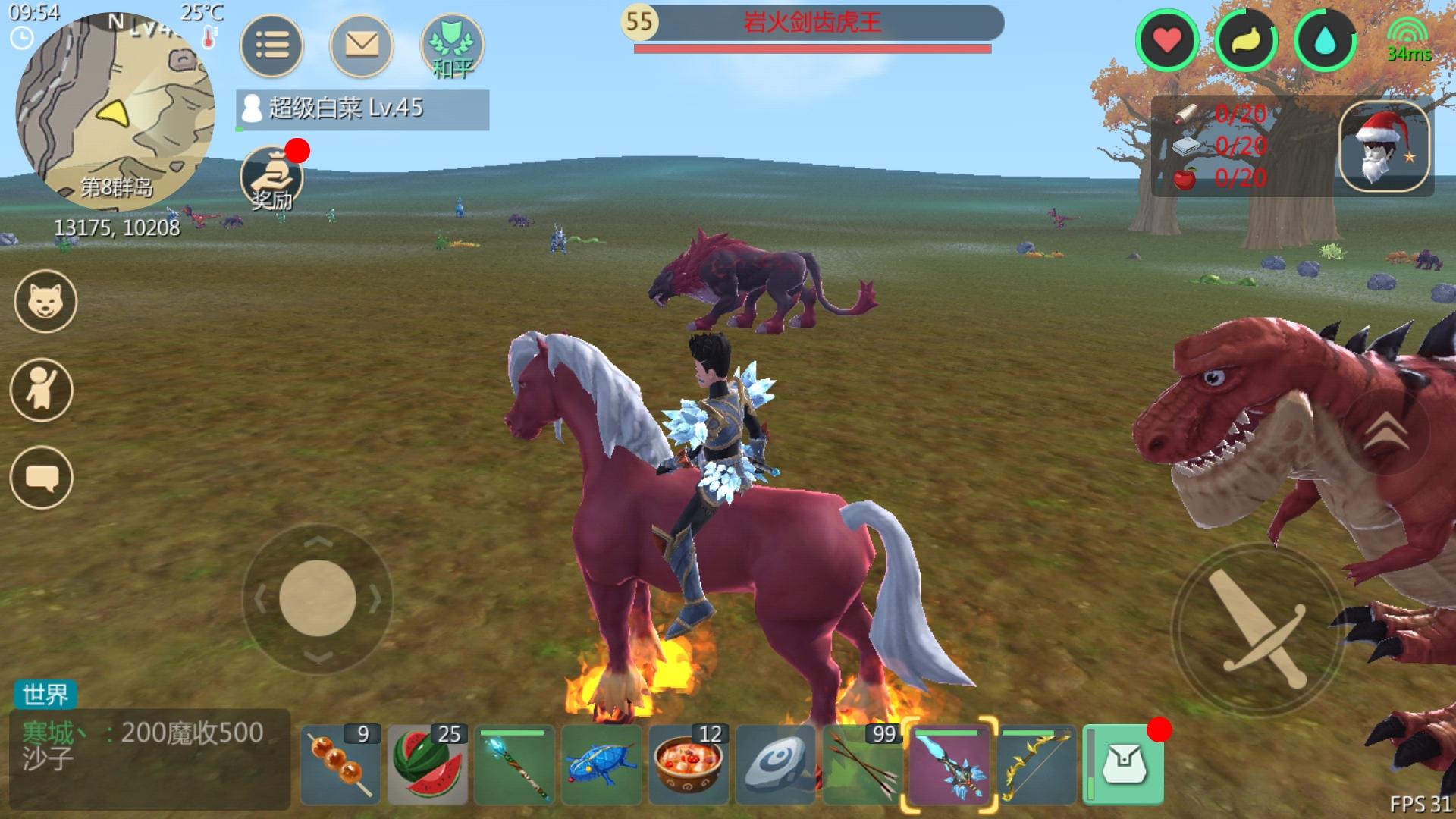Select the 世界 world chat tab
This screenshot has height=819, width=1456.
(45, 694)
